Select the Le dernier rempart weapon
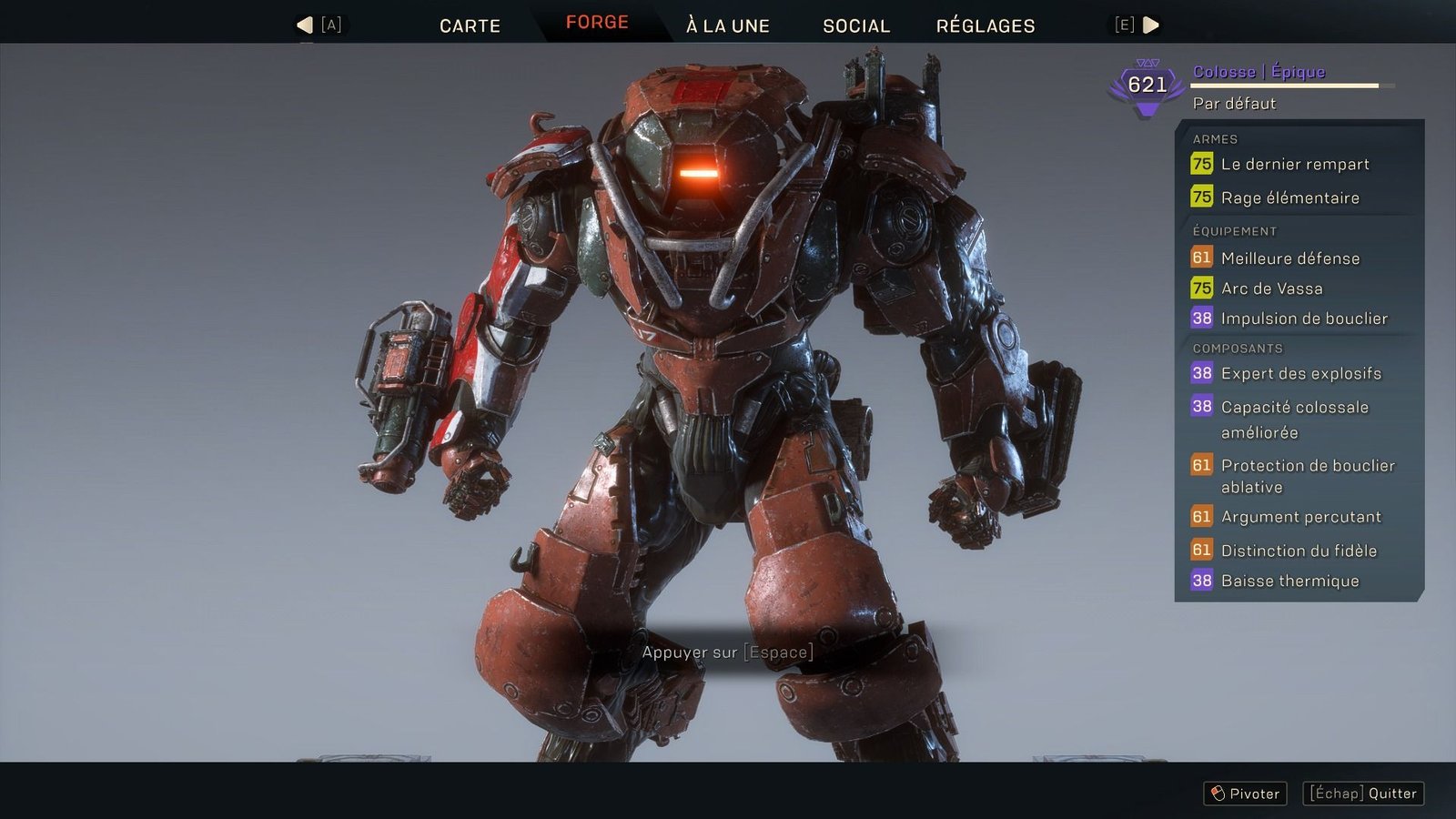Image resolution: width=1456 pixels, height=819 pixels. pyautogui.click(x=1294, y=165)
